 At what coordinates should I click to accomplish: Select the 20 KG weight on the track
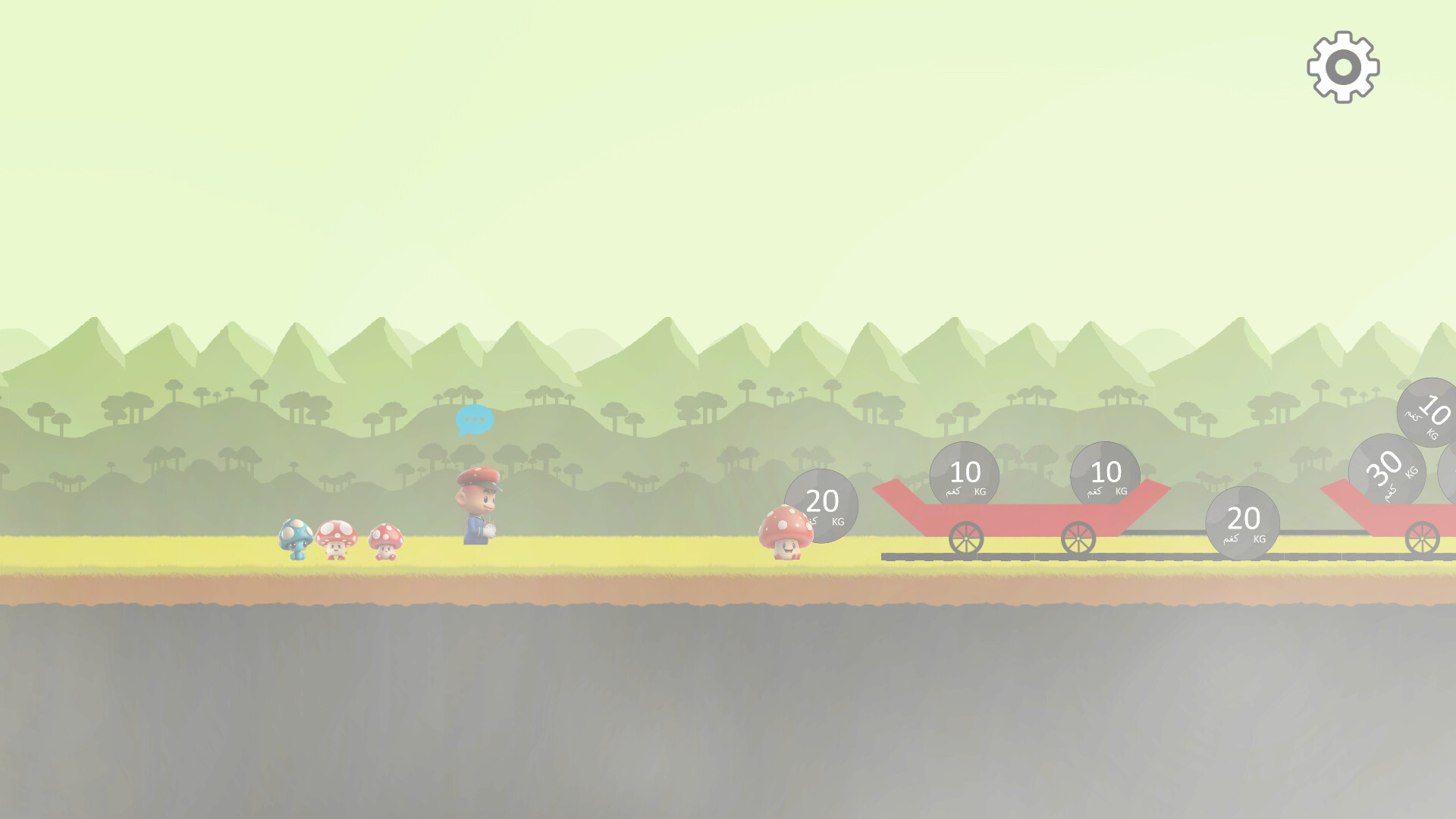tap(1244, 523)
